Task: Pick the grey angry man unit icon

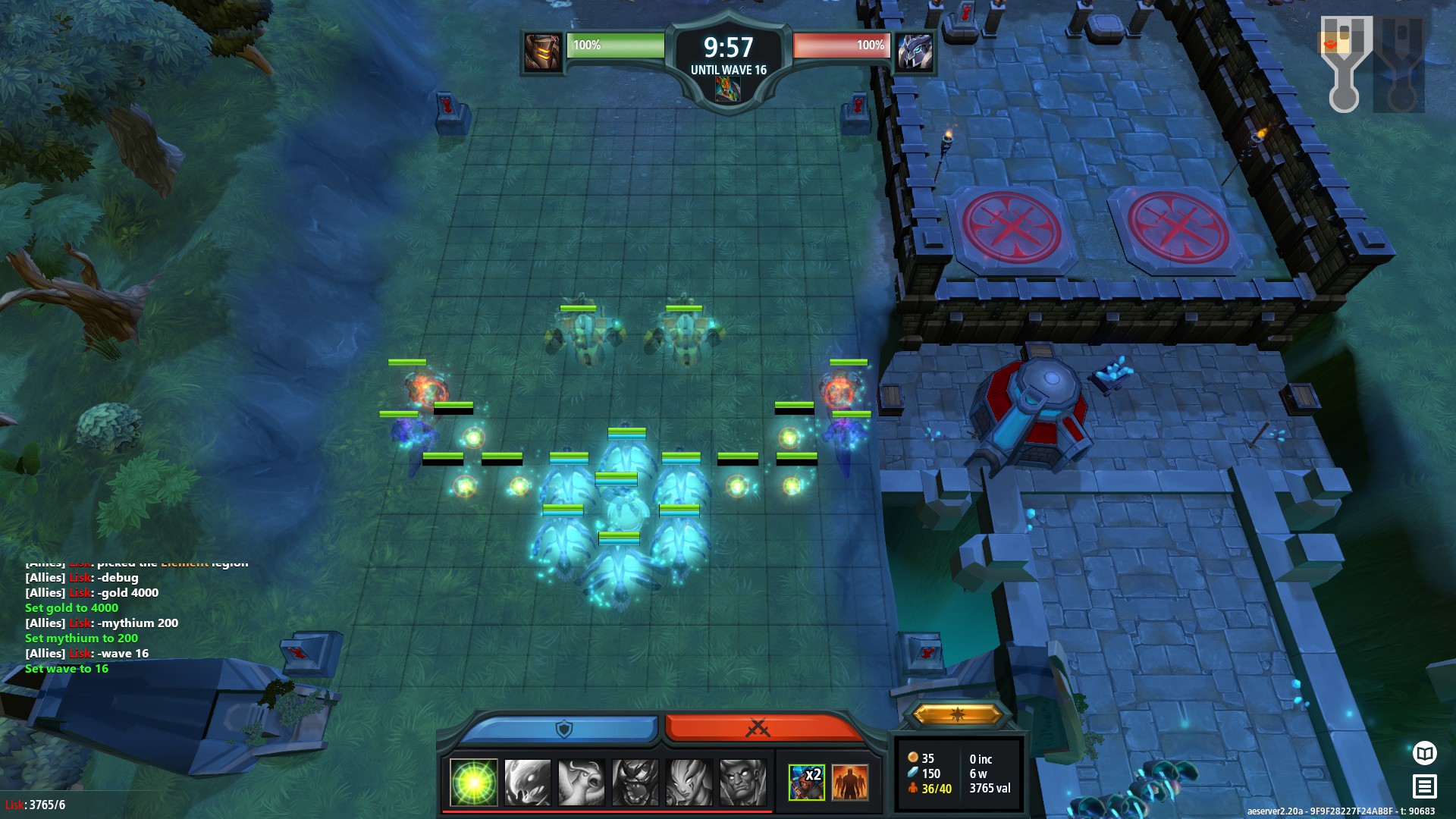Action: [x=743, y=782]
